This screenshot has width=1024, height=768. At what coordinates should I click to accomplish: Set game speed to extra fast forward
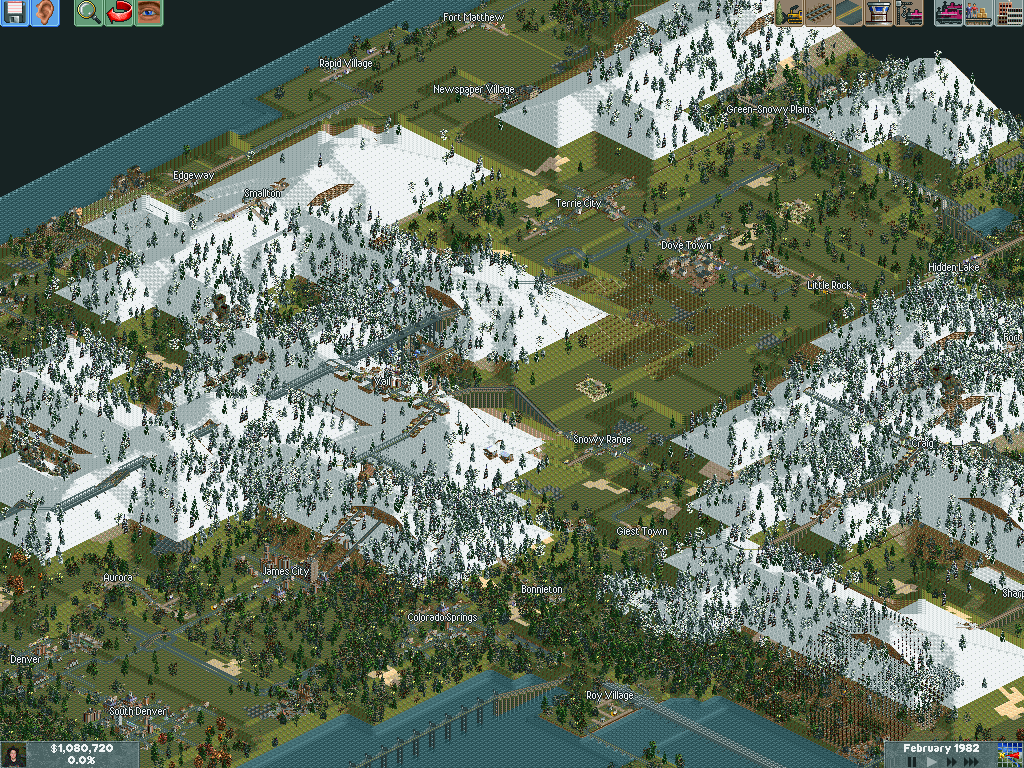(972, 762)
